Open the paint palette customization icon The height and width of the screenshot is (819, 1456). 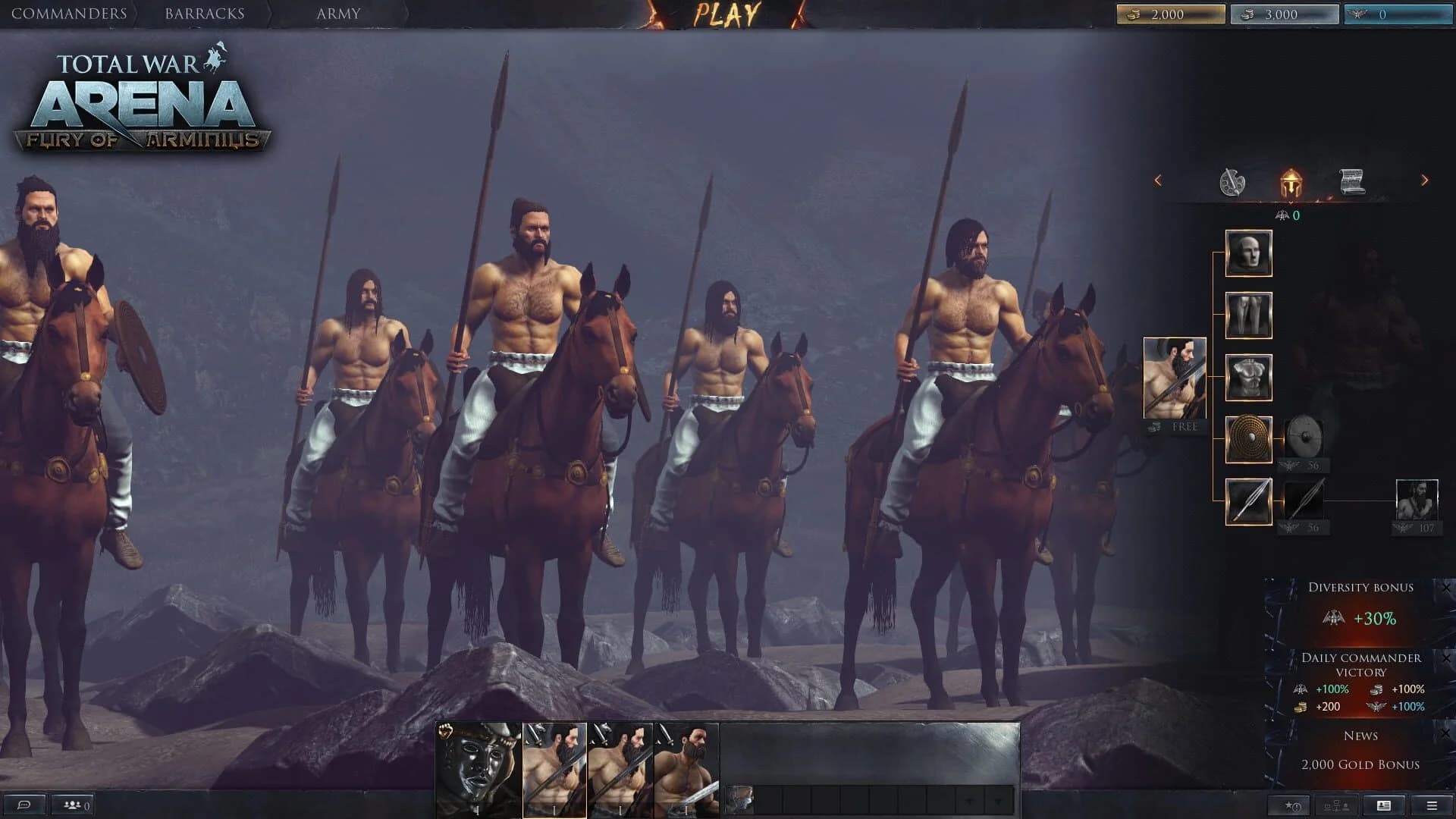pos(1235,180)
